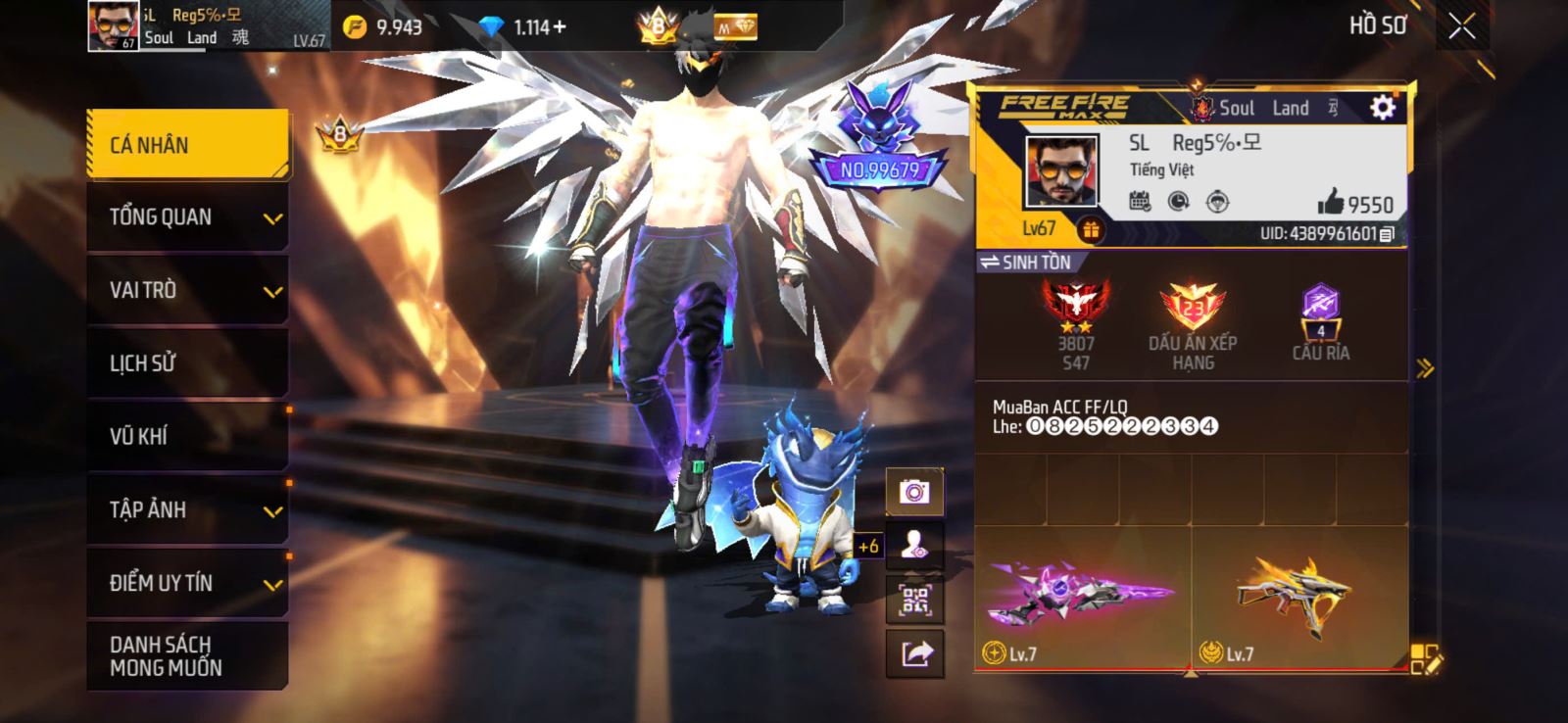Open profile settings gear icon
The height and width of the screenshot is (723, 1568).
(1382, 107)
